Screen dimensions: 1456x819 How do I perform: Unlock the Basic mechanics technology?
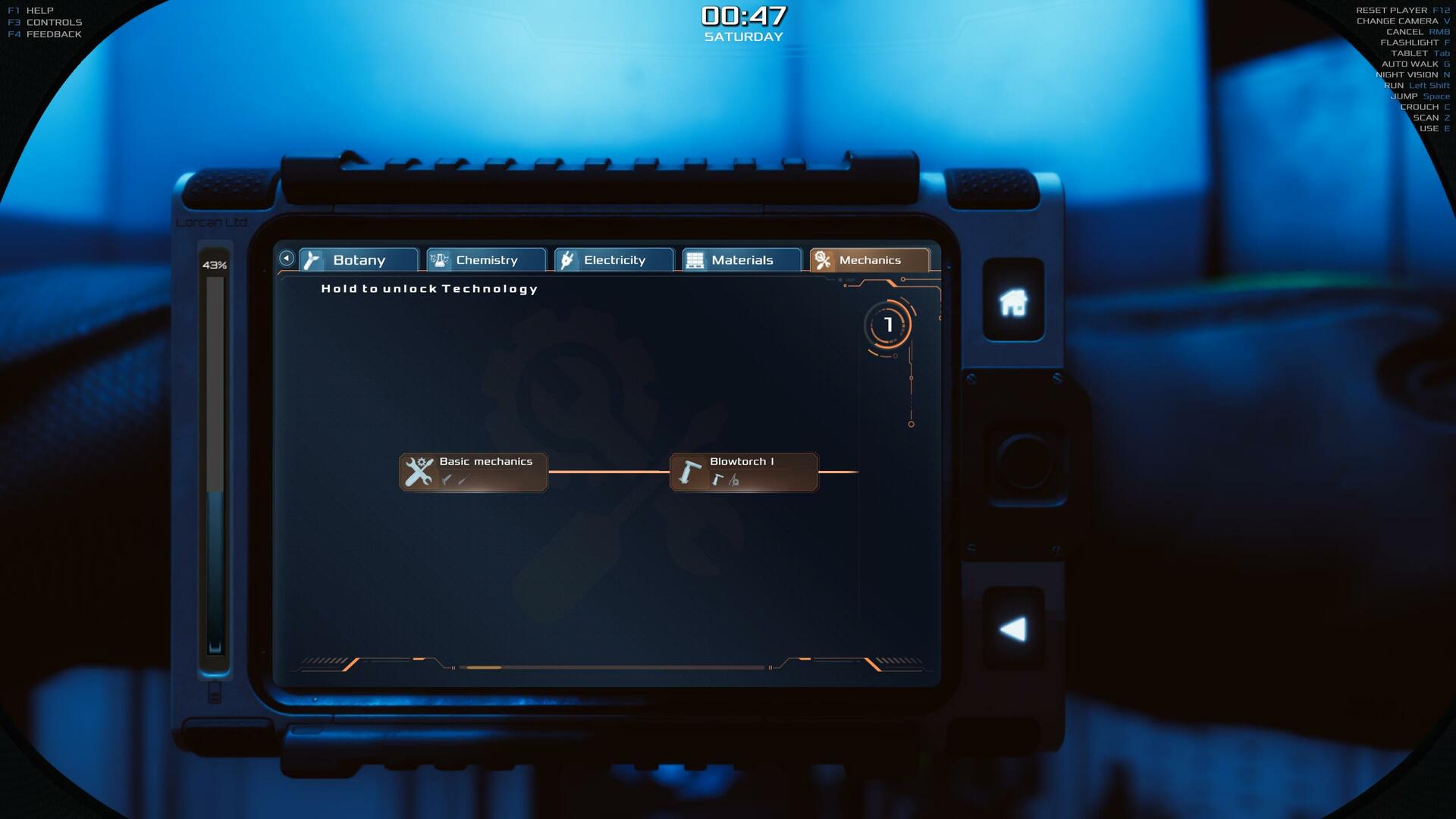click(473, 472)
